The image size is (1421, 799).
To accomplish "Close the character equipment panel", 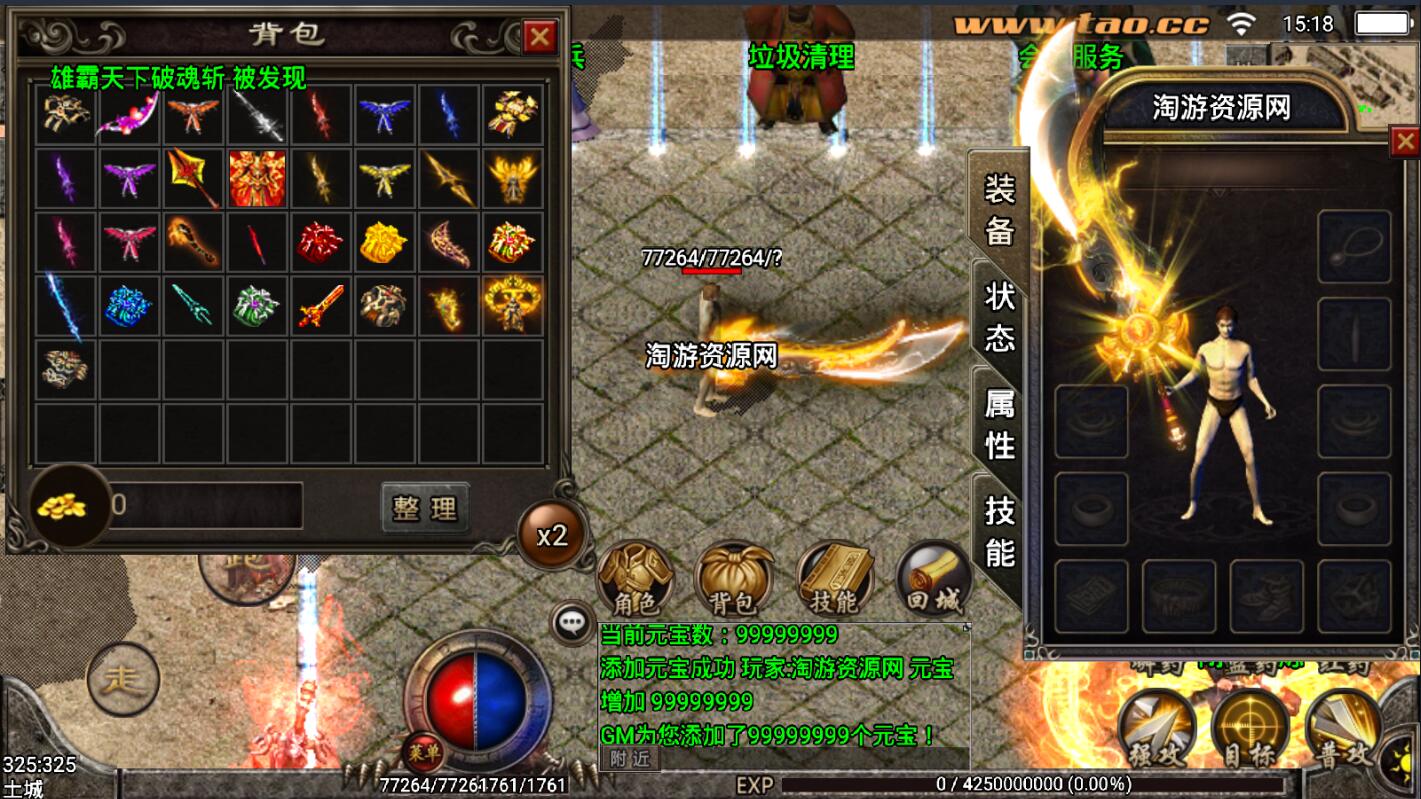I will coord(1404,143).
